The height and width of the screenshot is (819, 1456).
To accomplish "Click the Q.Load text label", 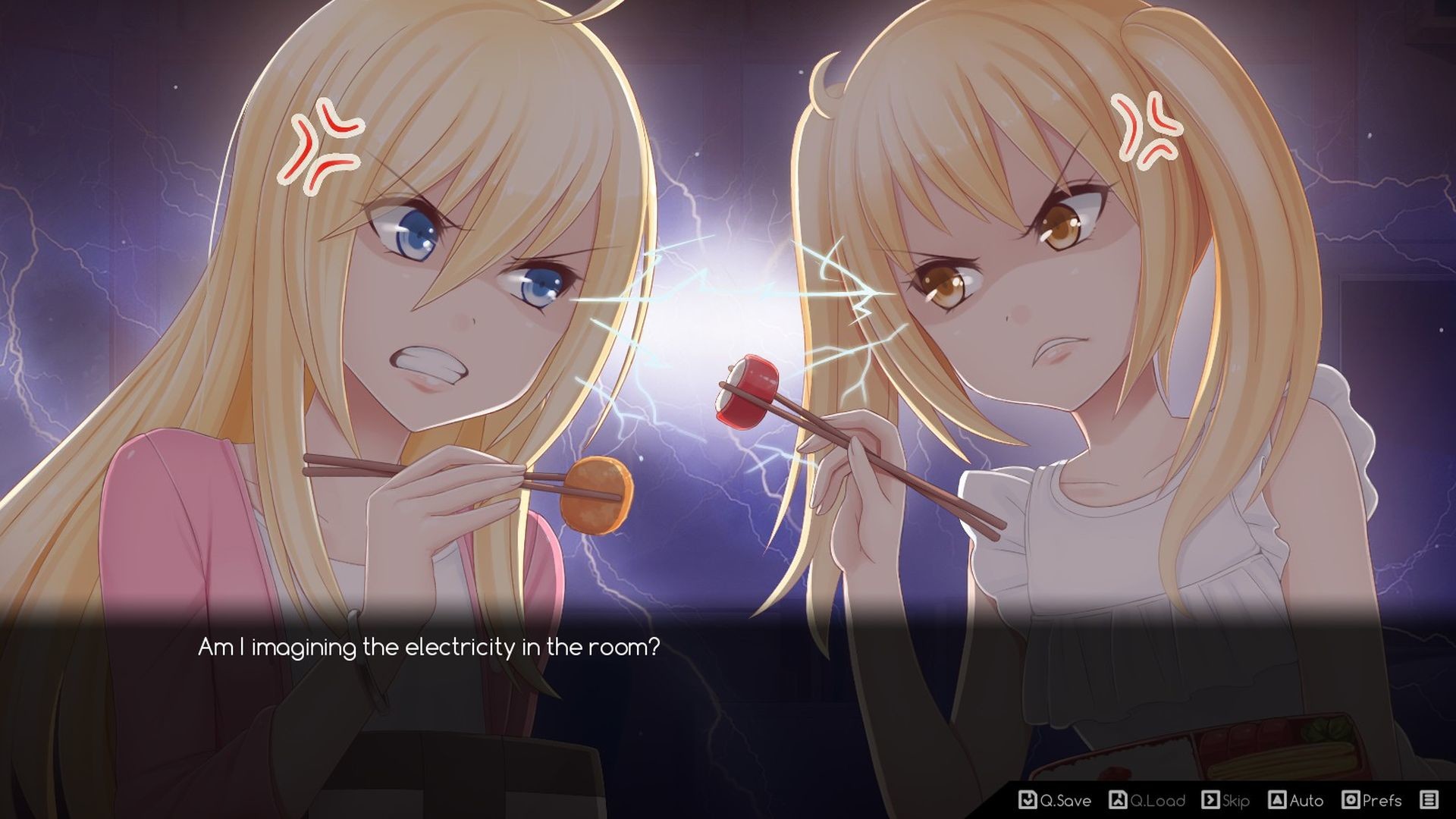I will [1159, 801].
